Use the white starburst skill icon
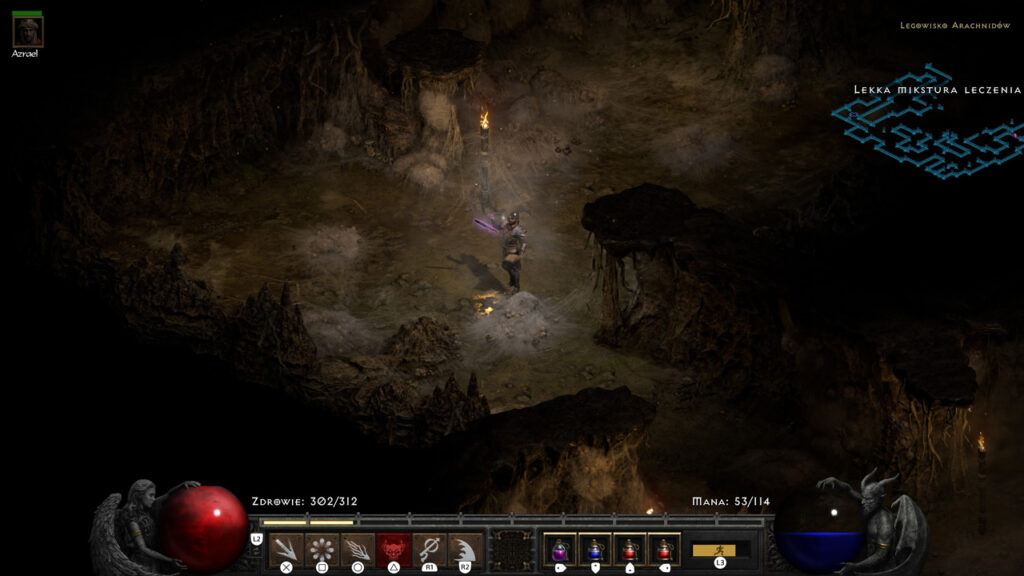This screenshot has width=1024, height=576. coord(321,549)
